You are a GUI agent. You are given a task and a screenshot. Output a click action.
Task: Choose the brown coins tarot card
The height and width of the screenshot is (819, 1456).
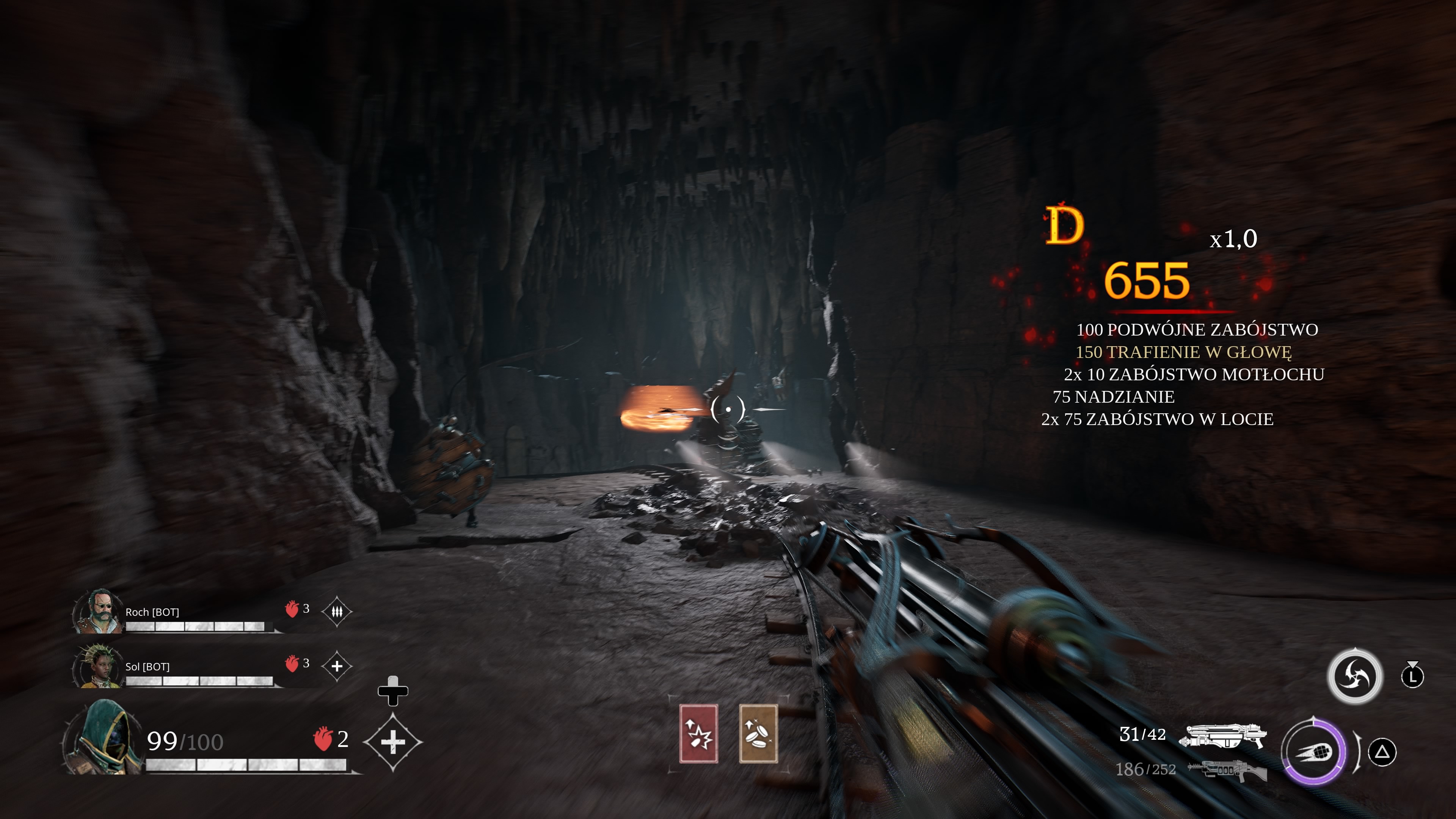pyautogui.click(x=758, y=734)
